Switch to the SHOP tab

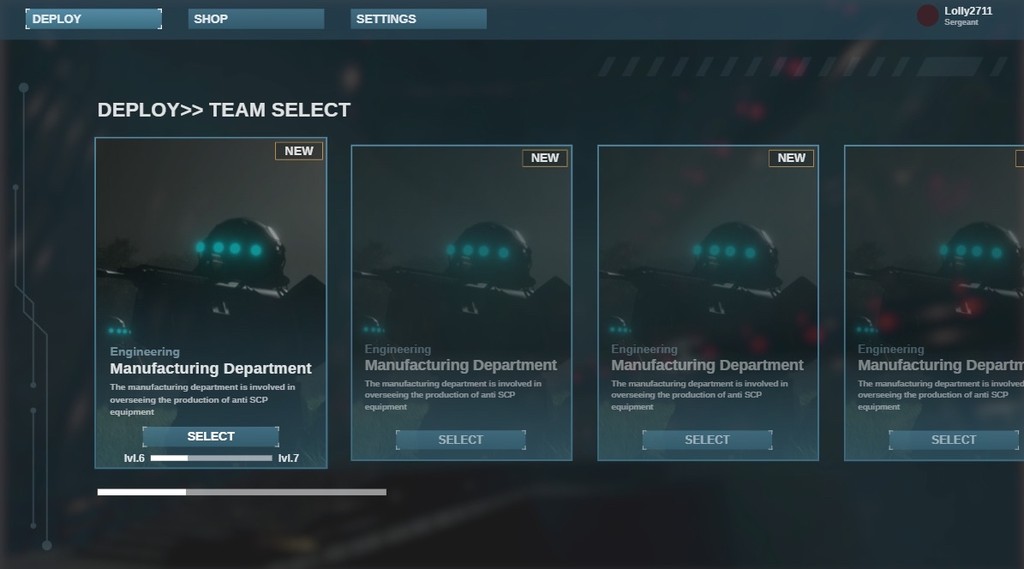click(256, 19)
